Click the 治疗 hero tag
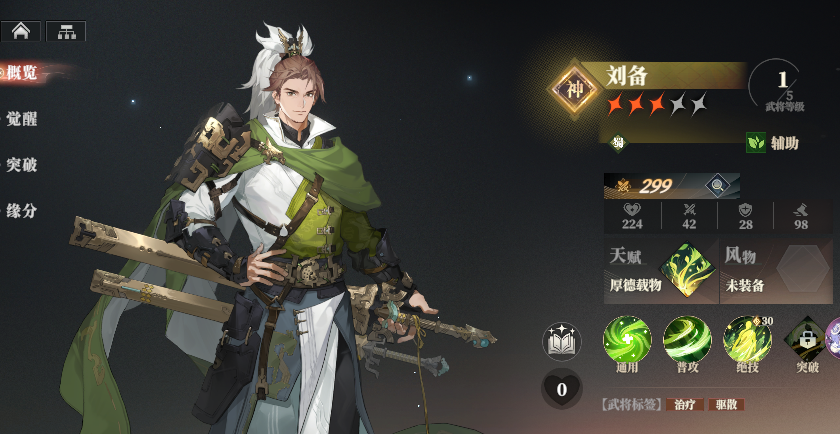The height and width of the screenshot is (434, 840). tap(684, 404)
